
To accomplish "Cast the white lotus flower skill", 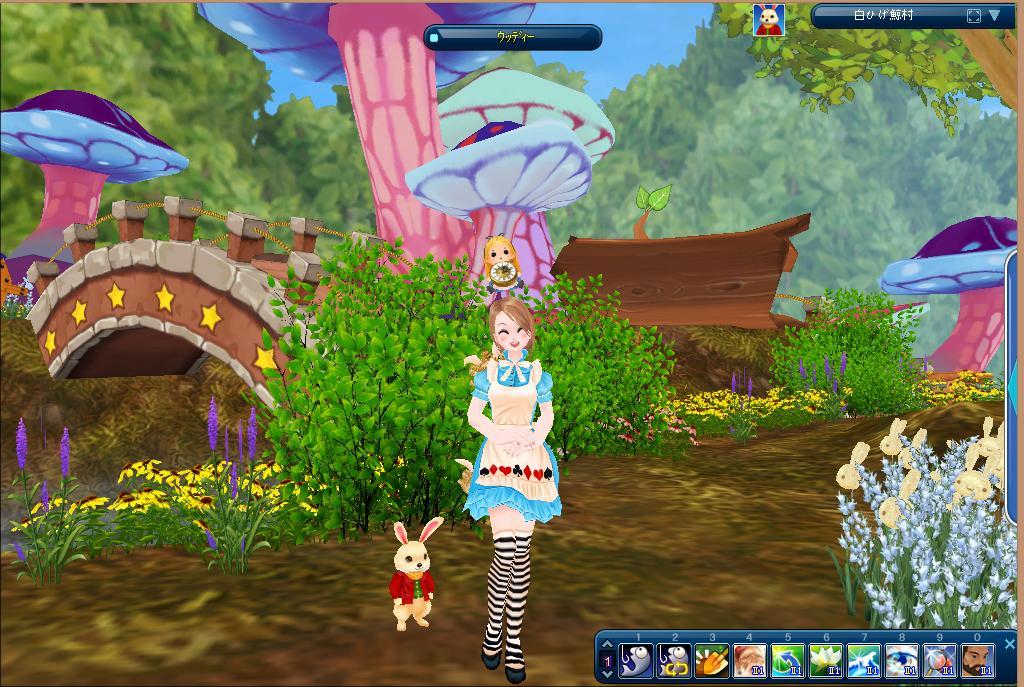I will 826,661.
